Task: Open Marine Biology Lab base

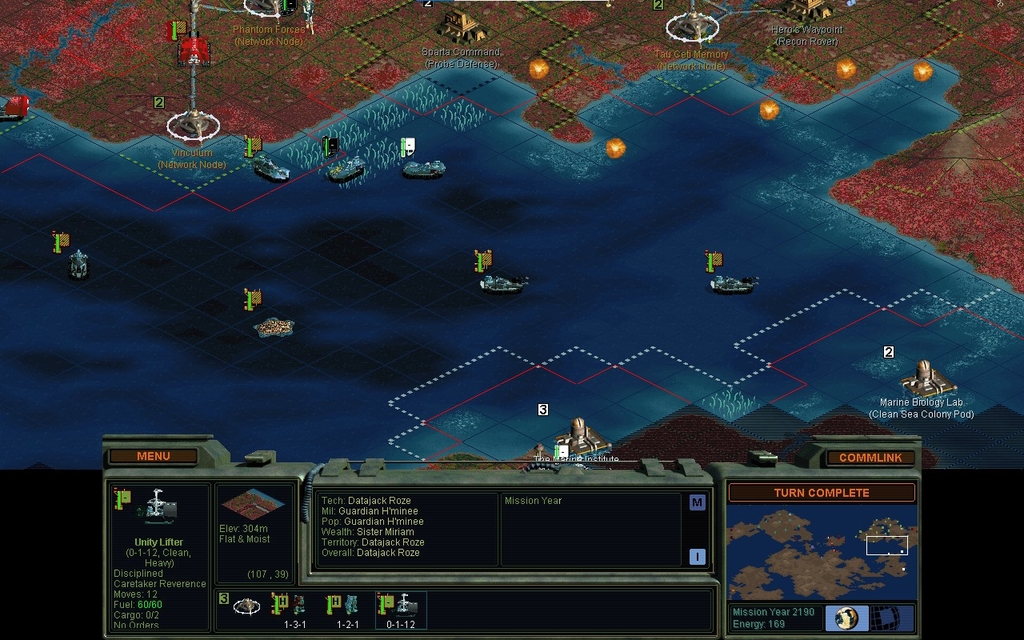Action: [x=924, y=378]
